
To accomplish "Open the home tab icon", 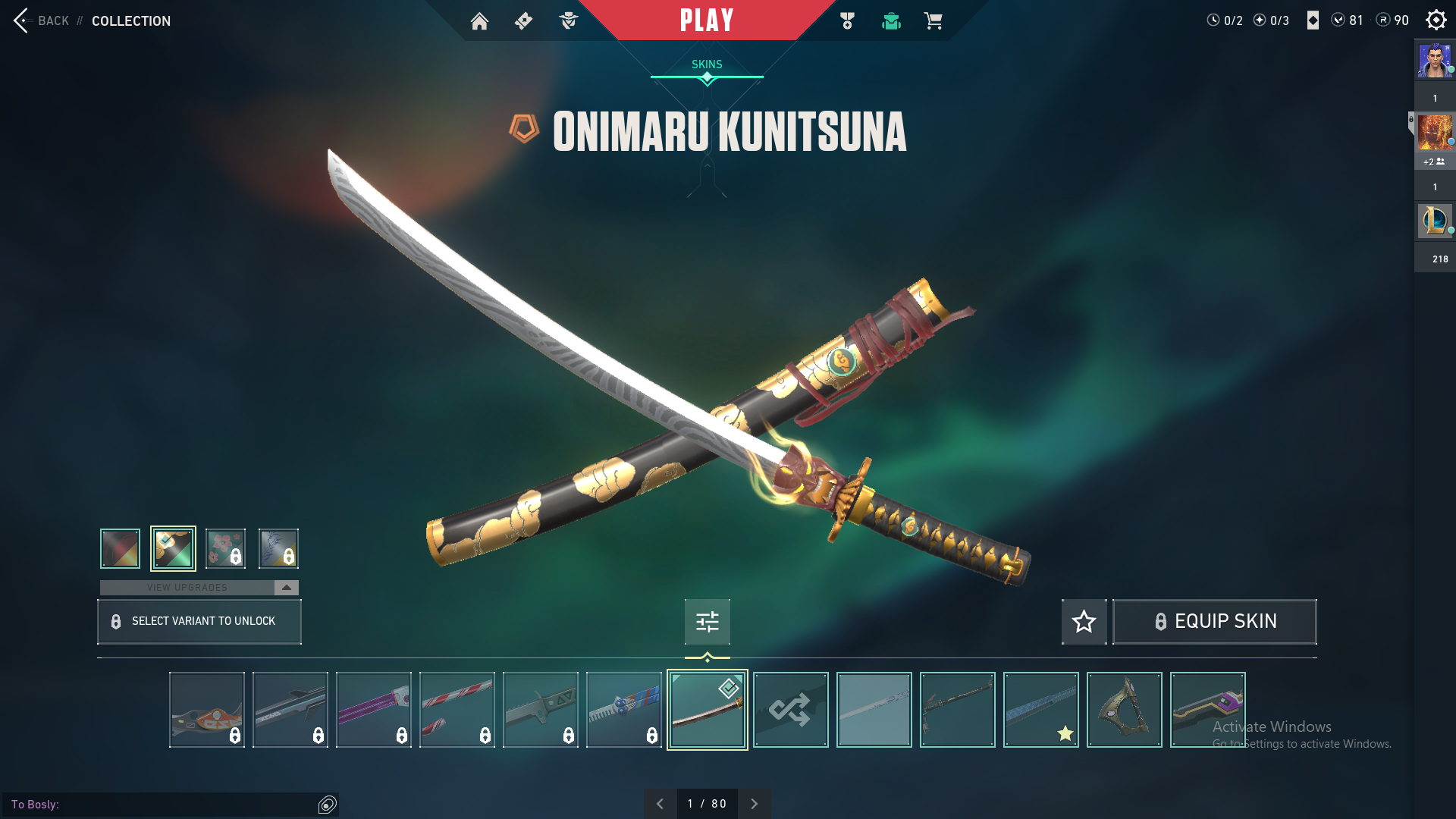I will (479, 21).
